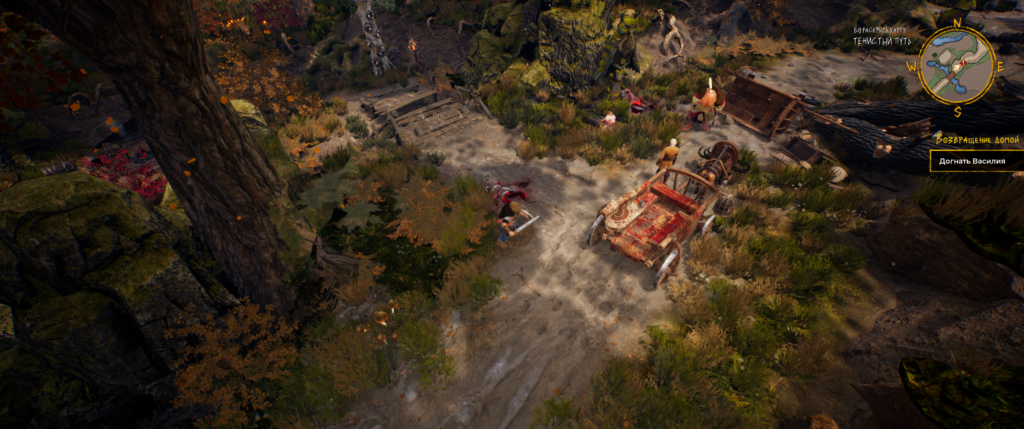1024x429 pixels.
Task: Select the 'Догнать Василия' objective
Action: [x=971, y=160]
